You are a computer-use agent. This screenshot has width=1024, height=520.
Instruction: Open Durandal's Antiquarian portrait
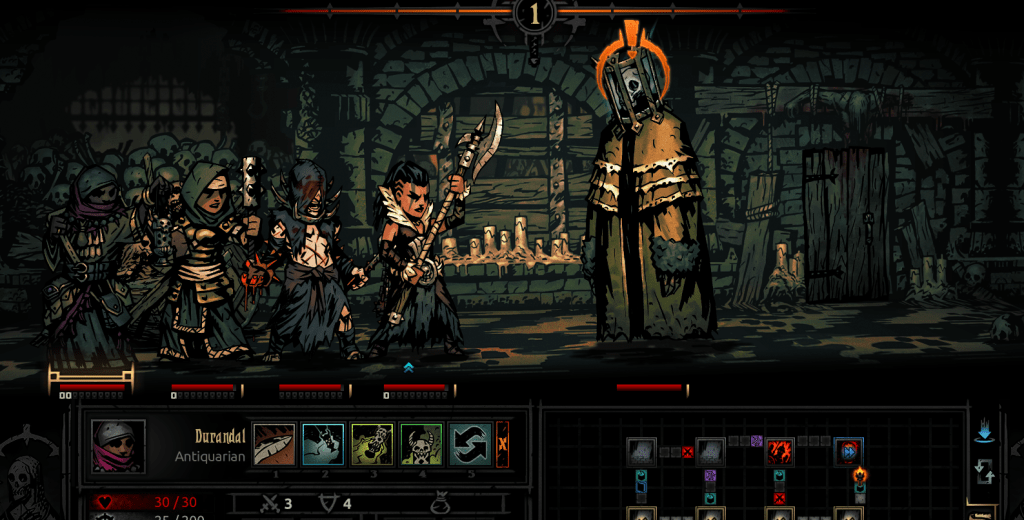coord(119,446)
